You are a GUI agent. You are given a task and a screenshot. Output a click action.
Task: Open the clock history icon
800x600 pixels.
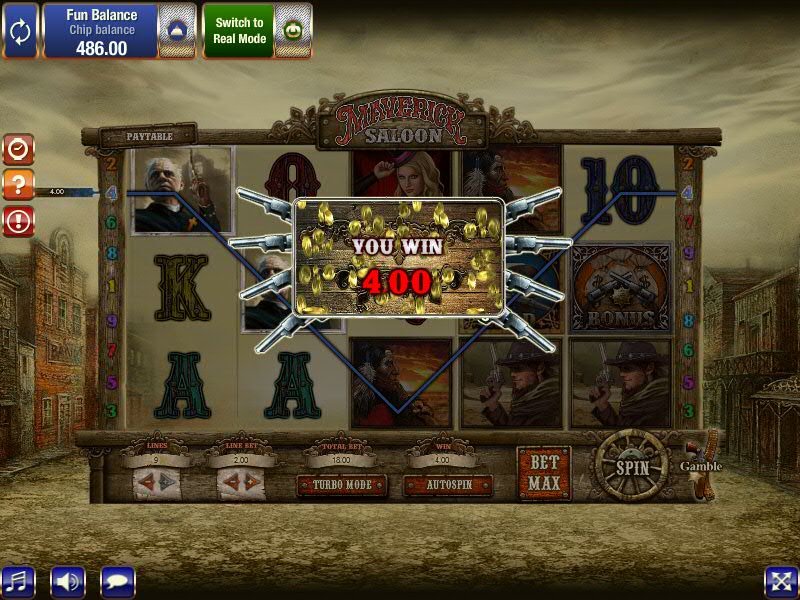[19, 149]
